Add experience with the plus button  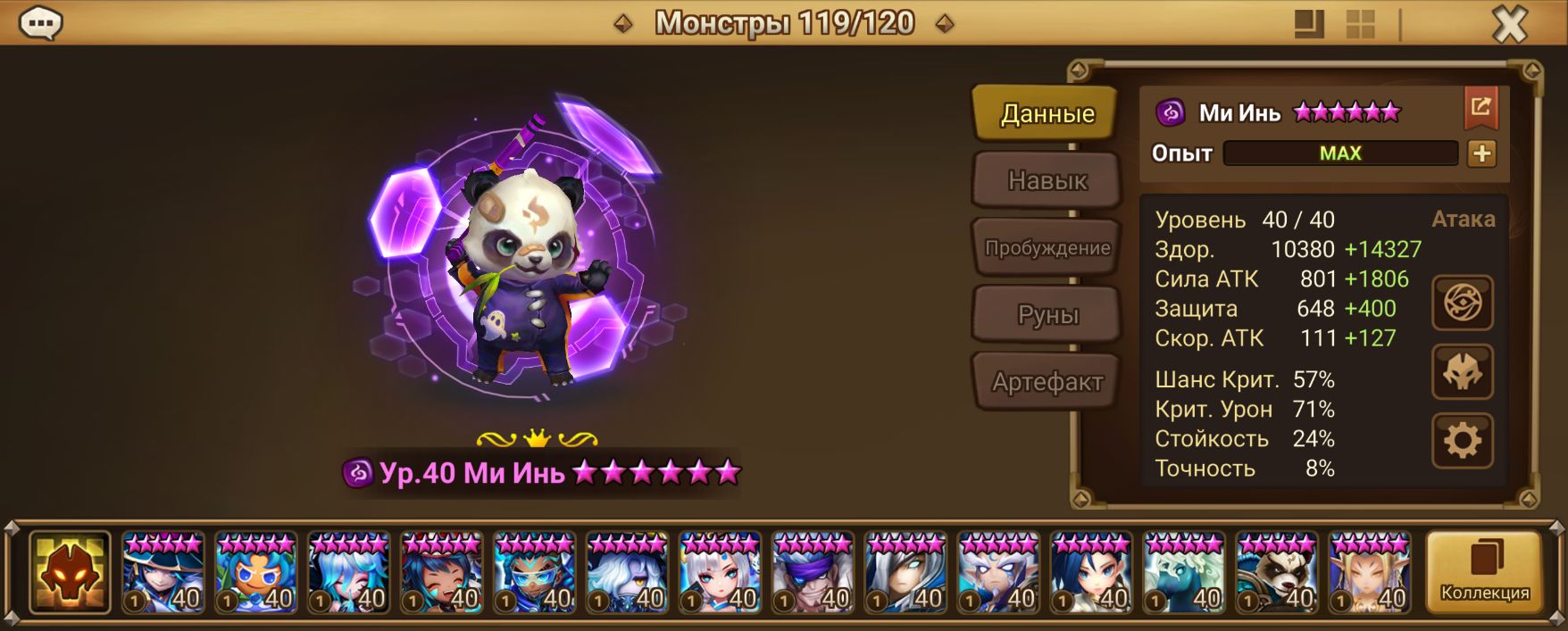tap(1481, 154)
